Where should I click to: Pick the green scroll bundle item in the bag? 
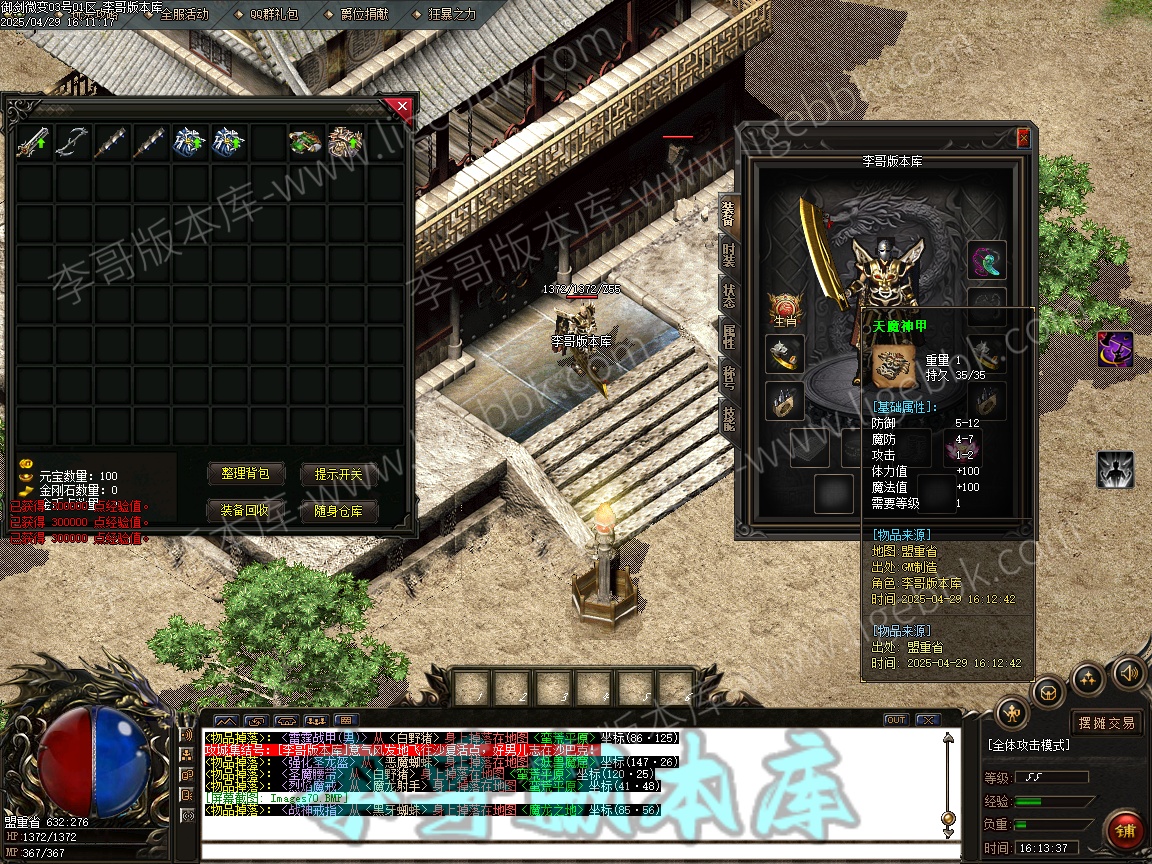point(306,143)
